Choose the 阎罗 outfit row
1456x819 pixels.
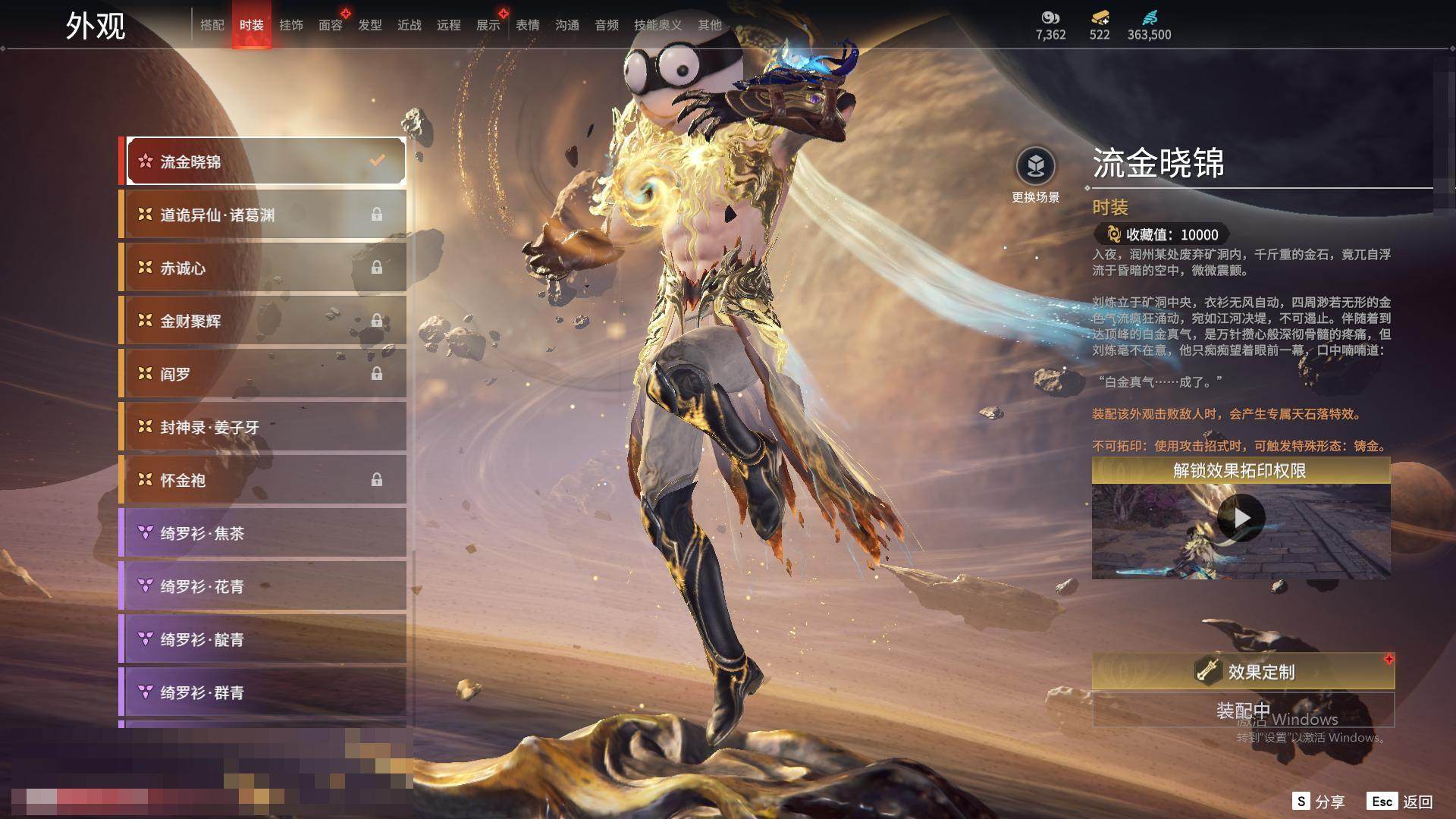click(265, 374)
